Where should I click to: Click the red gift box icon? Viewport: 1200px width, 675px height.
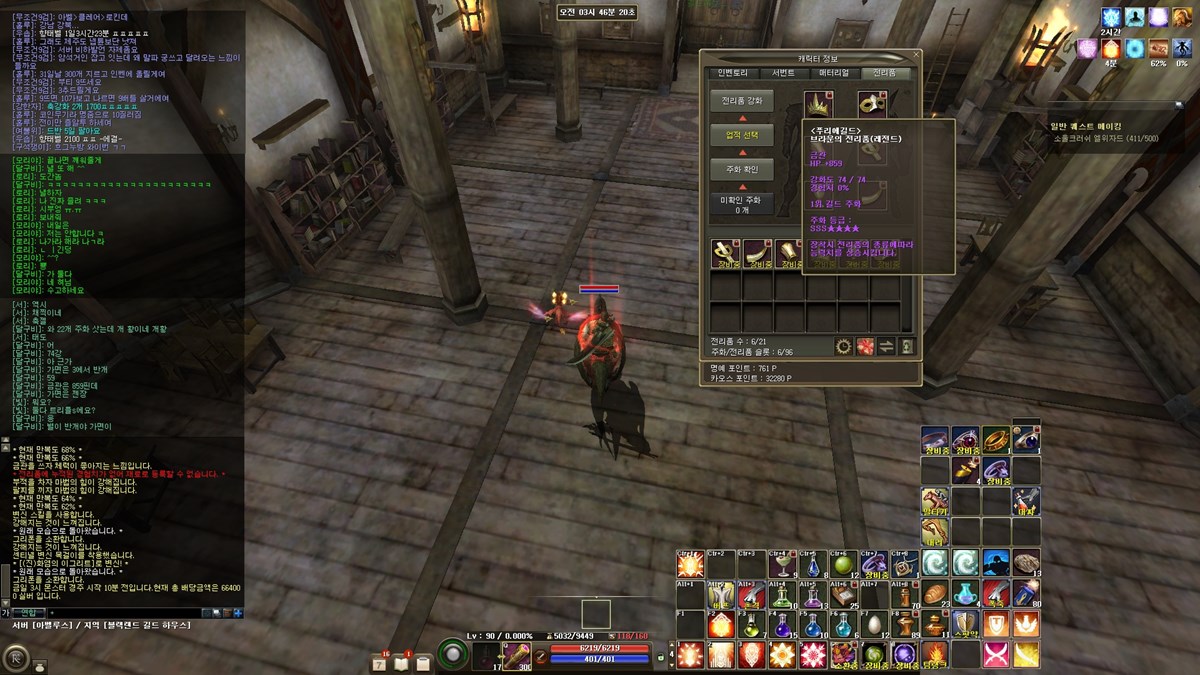coord(865,346)
